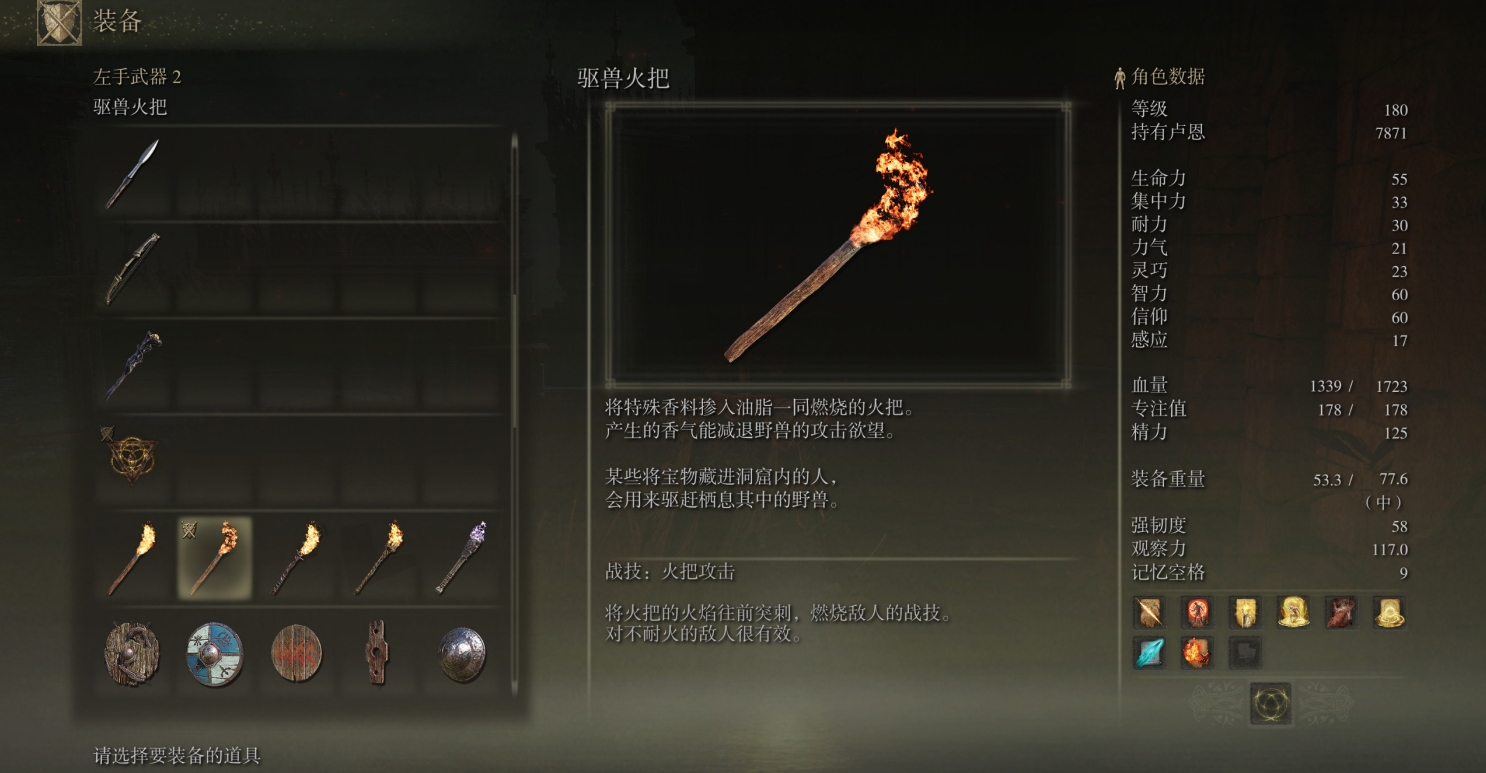Click the 装备 crossed-swords shield icon
The image size is (1486, 773).
pyautogui.click(x=59, y=23)
